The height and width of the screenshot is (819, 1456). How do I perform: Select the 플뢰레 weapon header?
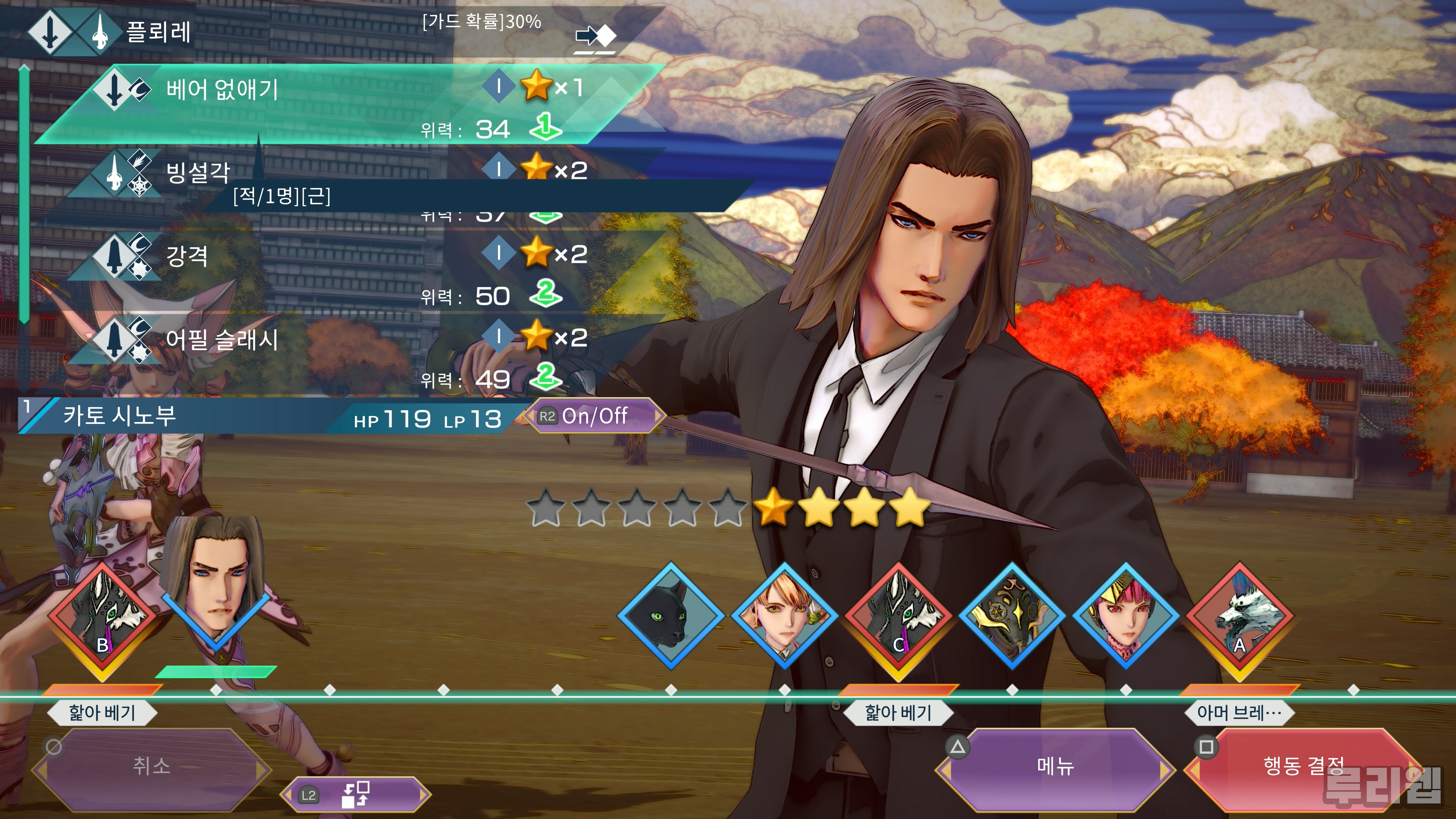pos(158,31)
